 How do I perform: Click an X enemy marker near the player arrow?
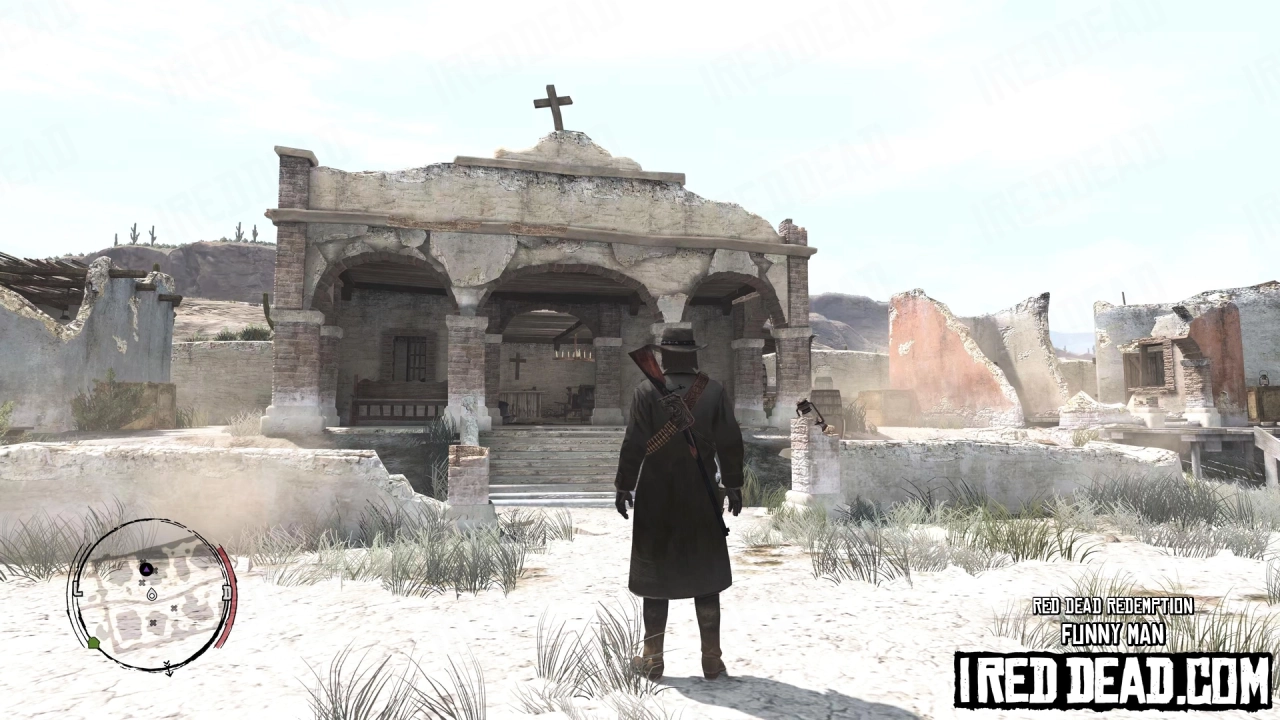click(x=156, y=569)
